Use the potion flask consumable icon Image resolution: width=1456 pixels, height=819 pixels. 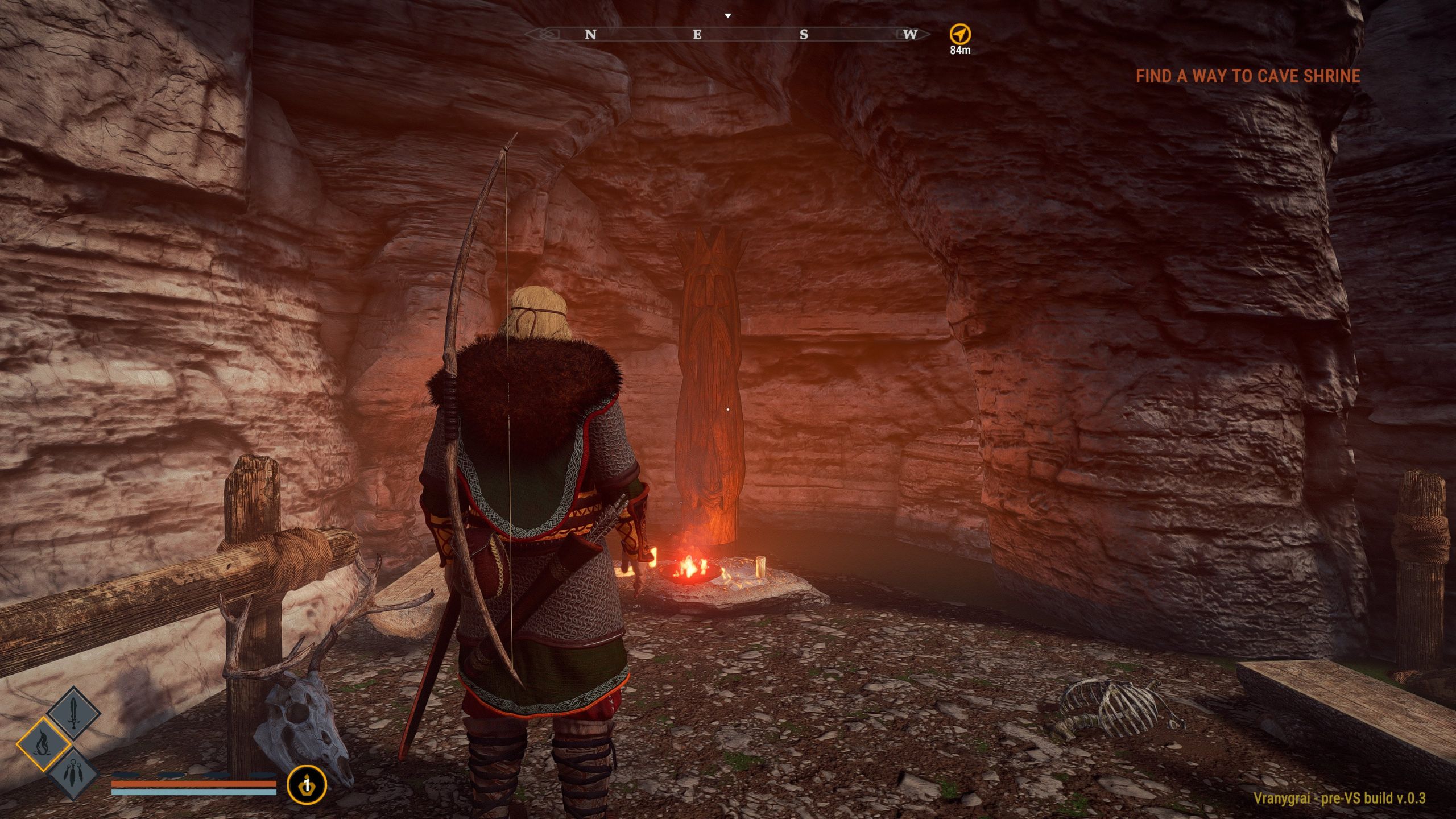[x=307, y=785]
